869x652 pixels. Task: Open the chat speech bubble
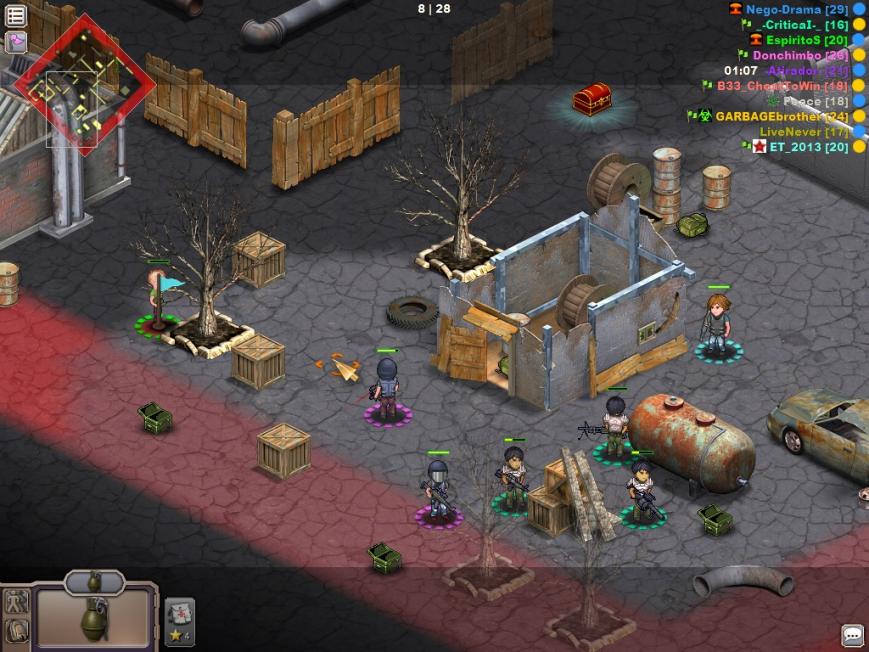pos(852,634)
